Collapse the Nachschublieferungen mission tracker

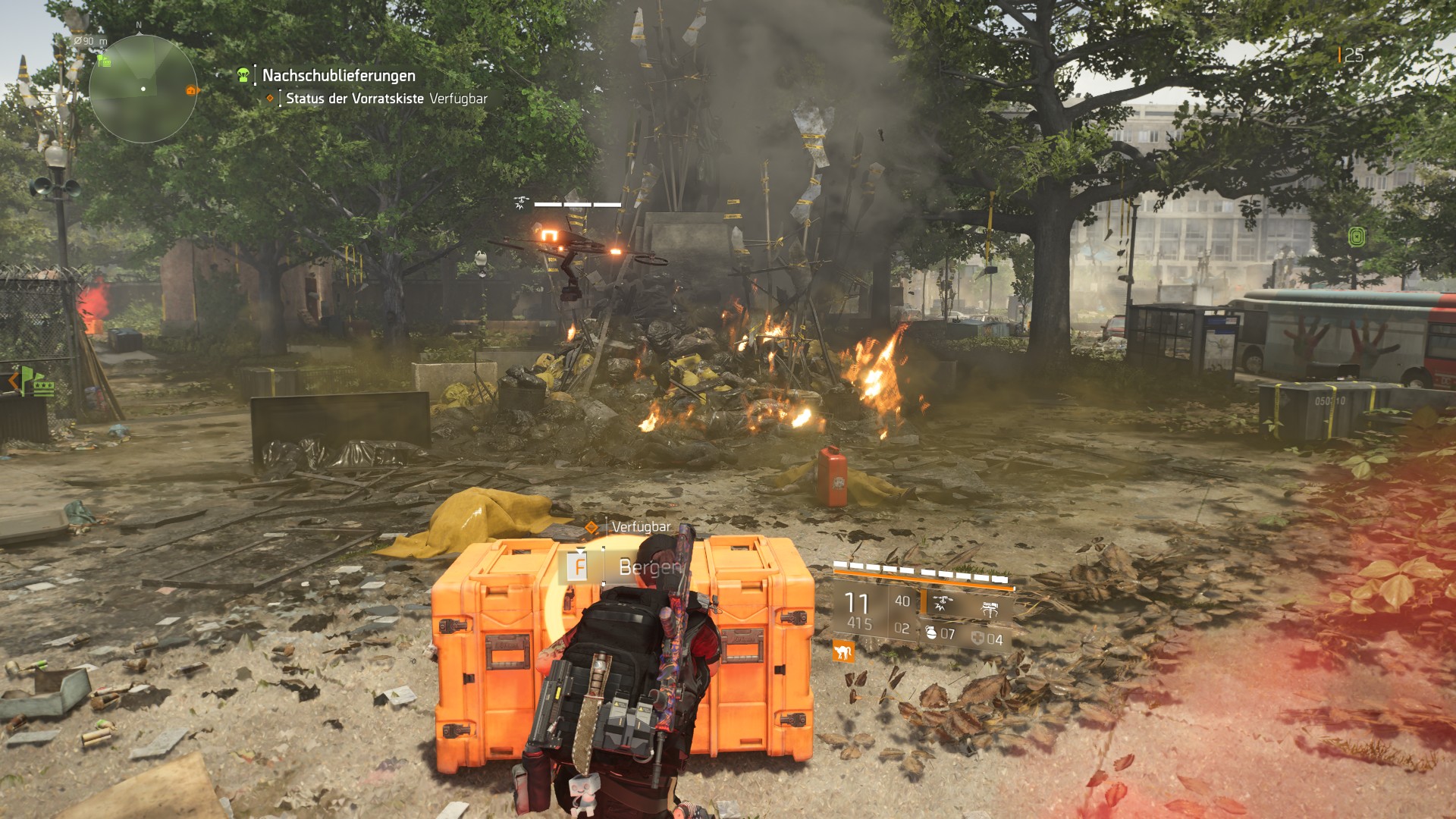click(x=338, y=76)
